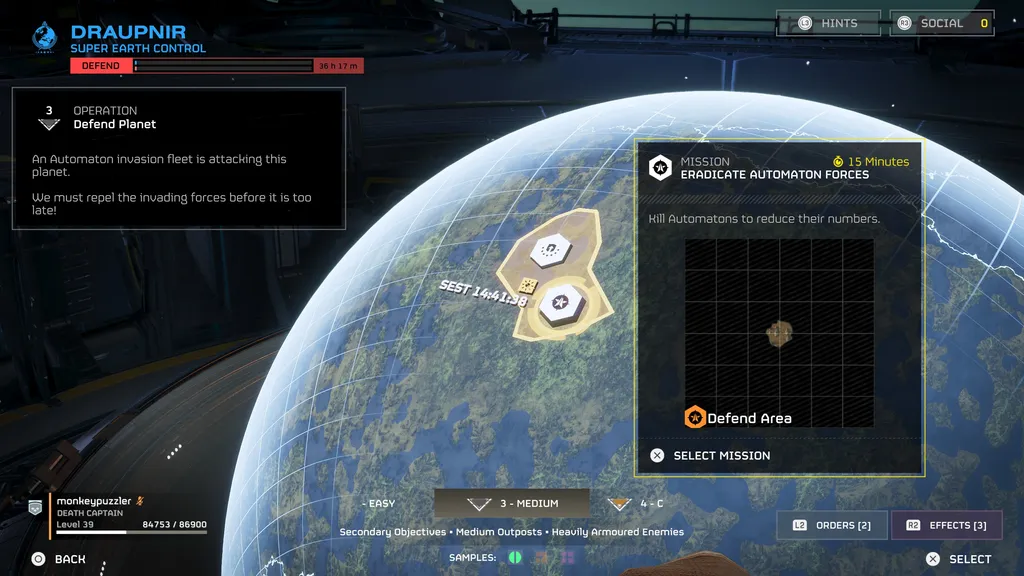Click the Select button at bottom right

click(x=958, y=559)
